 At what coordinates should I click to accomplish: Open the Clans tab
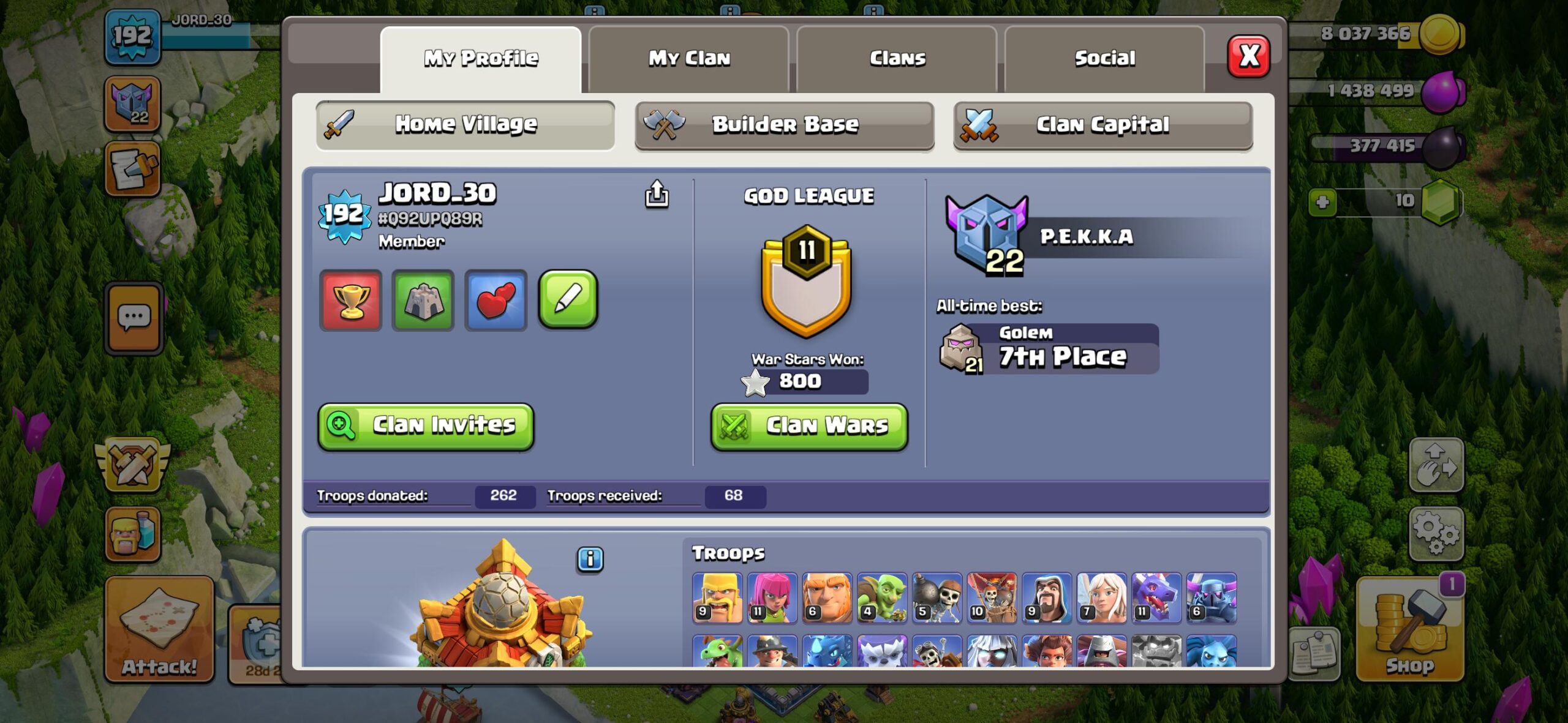[x=897, y=58]
